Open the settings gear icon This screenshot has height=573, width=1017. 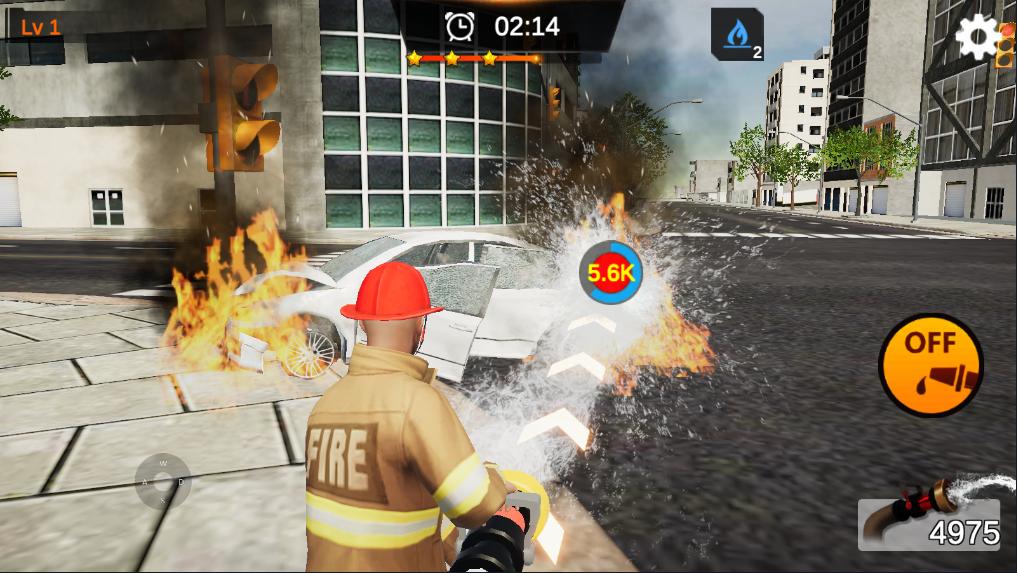(977, 37)
